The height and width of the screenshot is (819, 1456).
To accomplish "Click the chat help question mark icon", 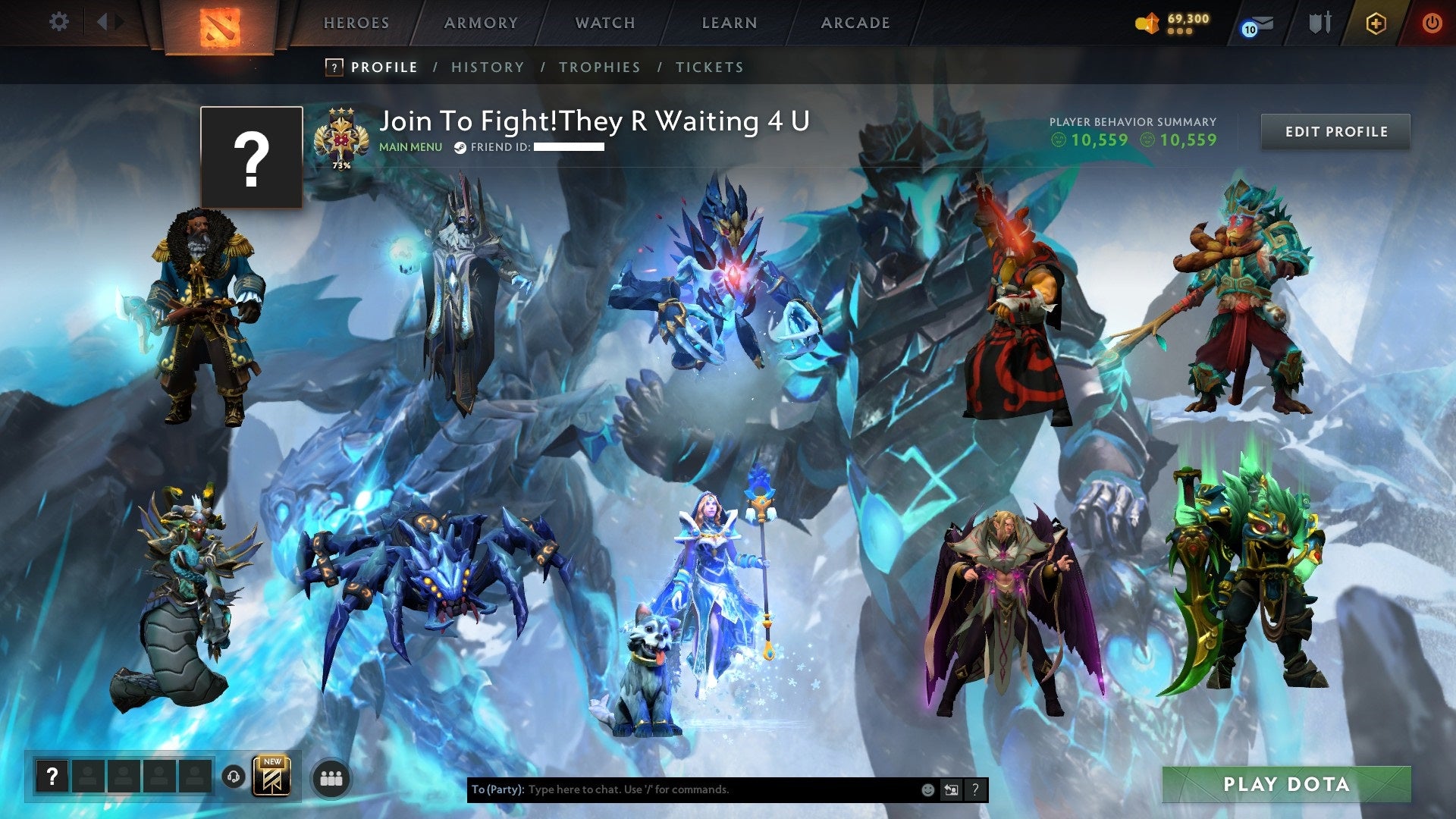I will click(975, 789).
